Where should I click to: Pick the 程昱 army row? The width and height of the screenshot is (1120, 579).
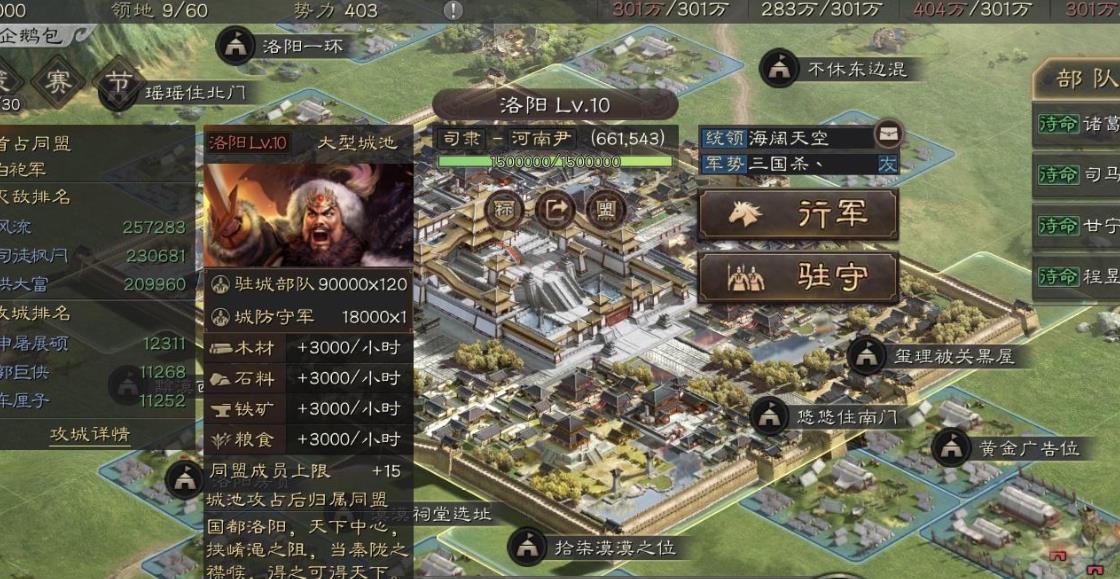click(1078, 275)
